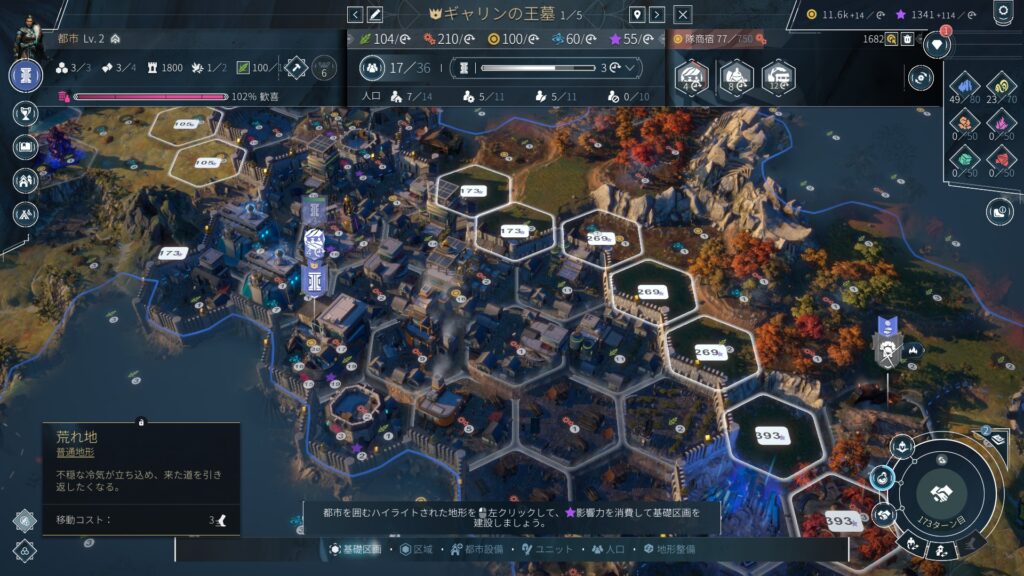Go to the previous city arrow
This screenshot has height=576, width=1024.
click(355, 14)
